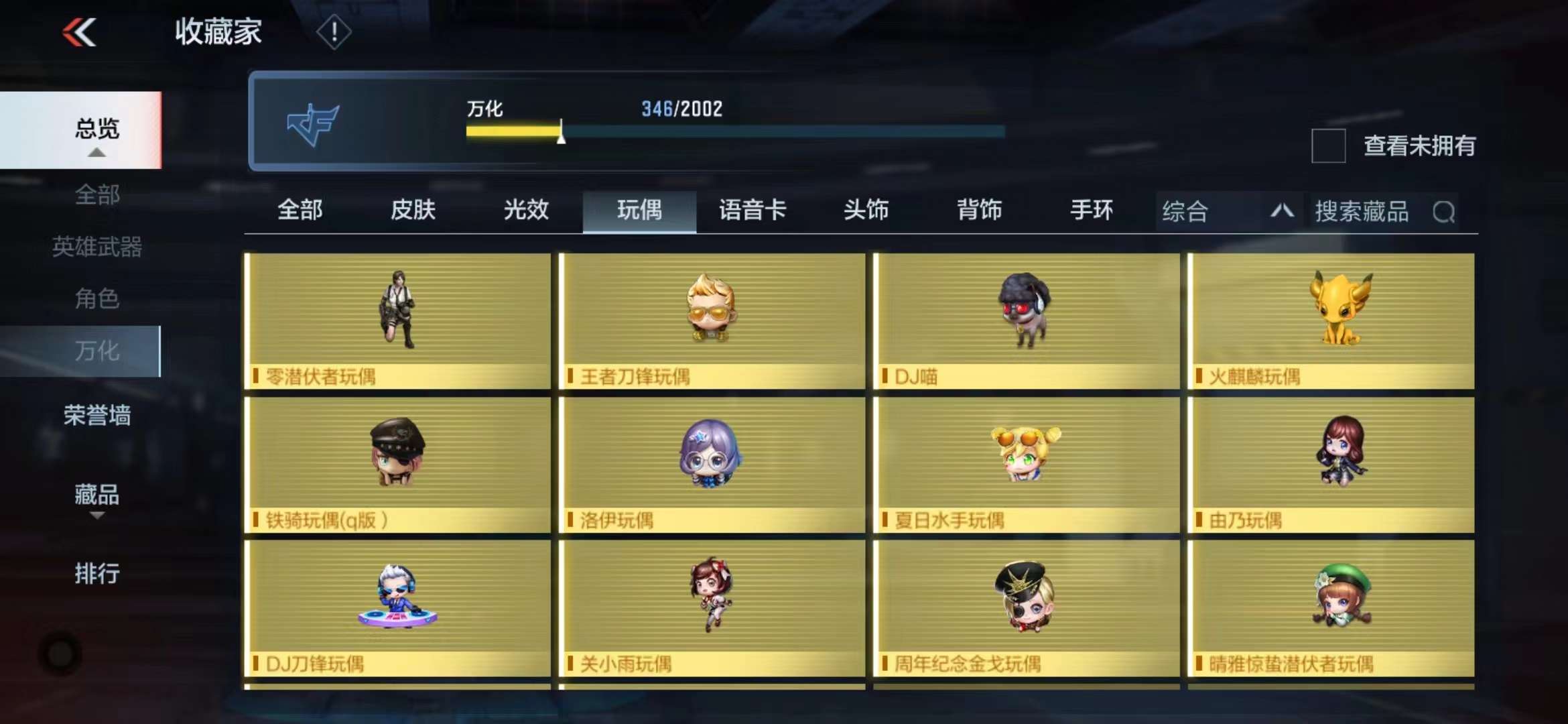1568x724 pixels.
Task: Open the 综合 sorting dropdown
Action: pyautogui.click(x=1228, y=212)
